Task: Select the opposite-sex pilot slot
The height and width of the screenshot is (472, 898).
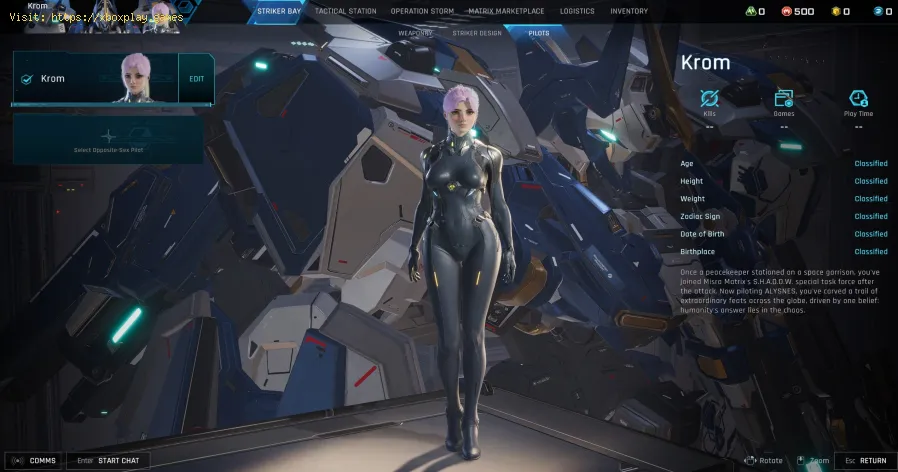Action: (x=108, y=139)
